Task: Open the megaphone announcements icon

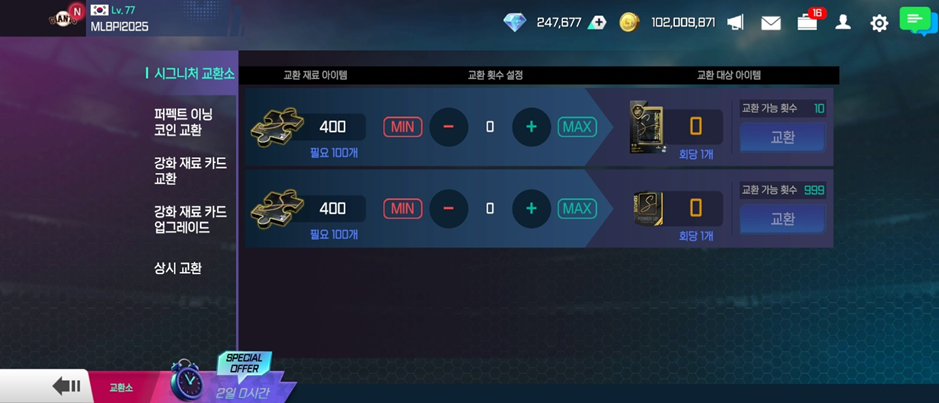Action: pyautogui.click(x=735, y=22)
